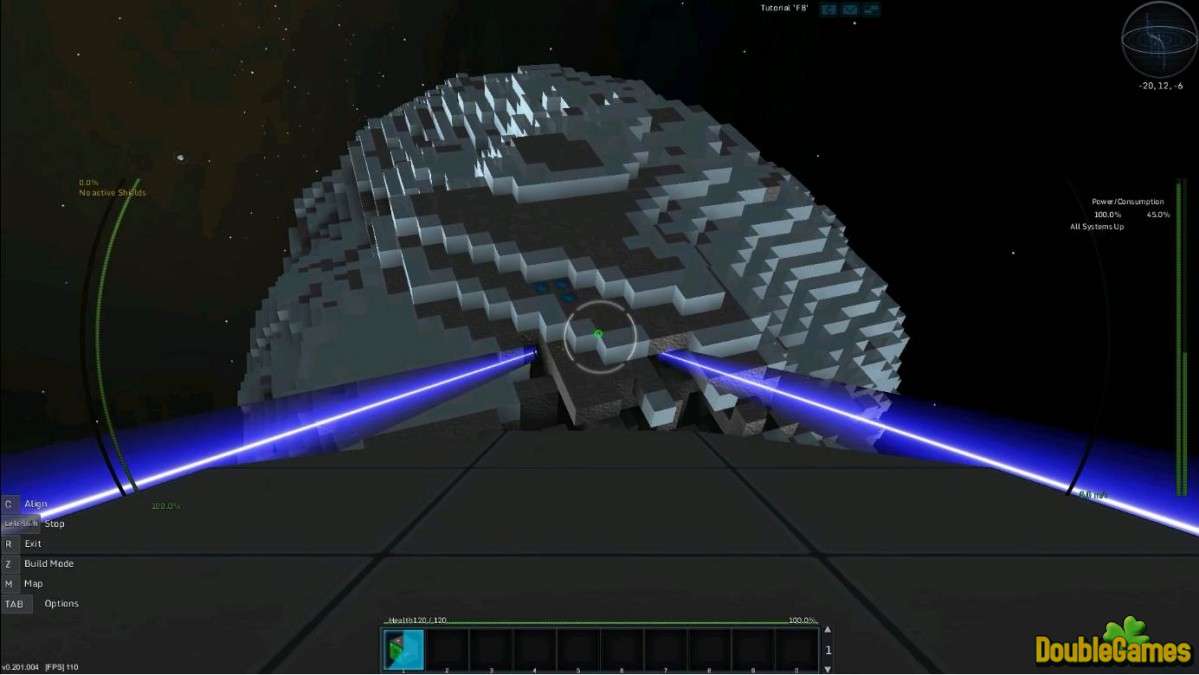Select the weapon item in hotbar slot 1
1199x675 pixels.
[404, 649]
